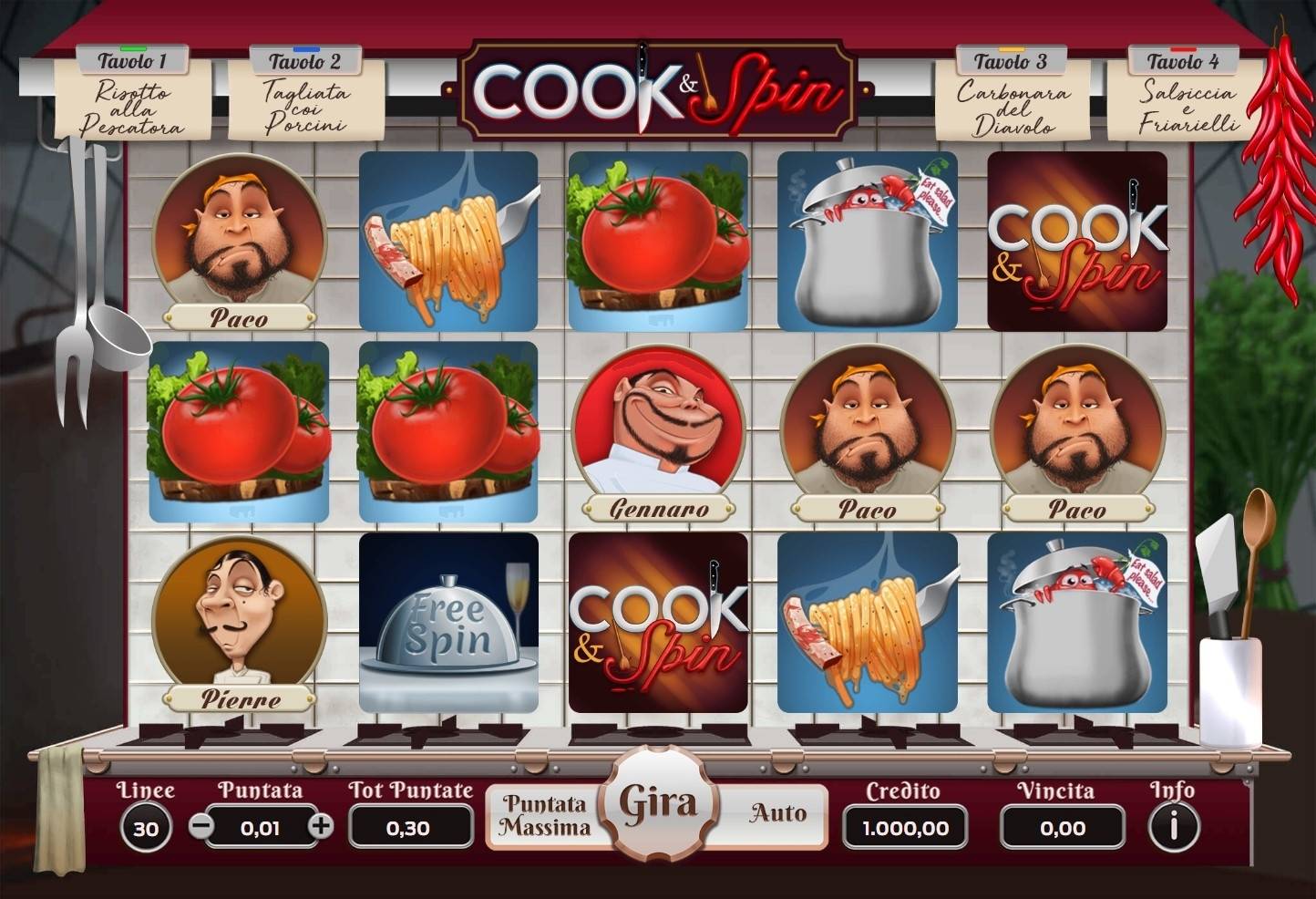Click the Free Spin silver cloche symbol

pos(447,623)
